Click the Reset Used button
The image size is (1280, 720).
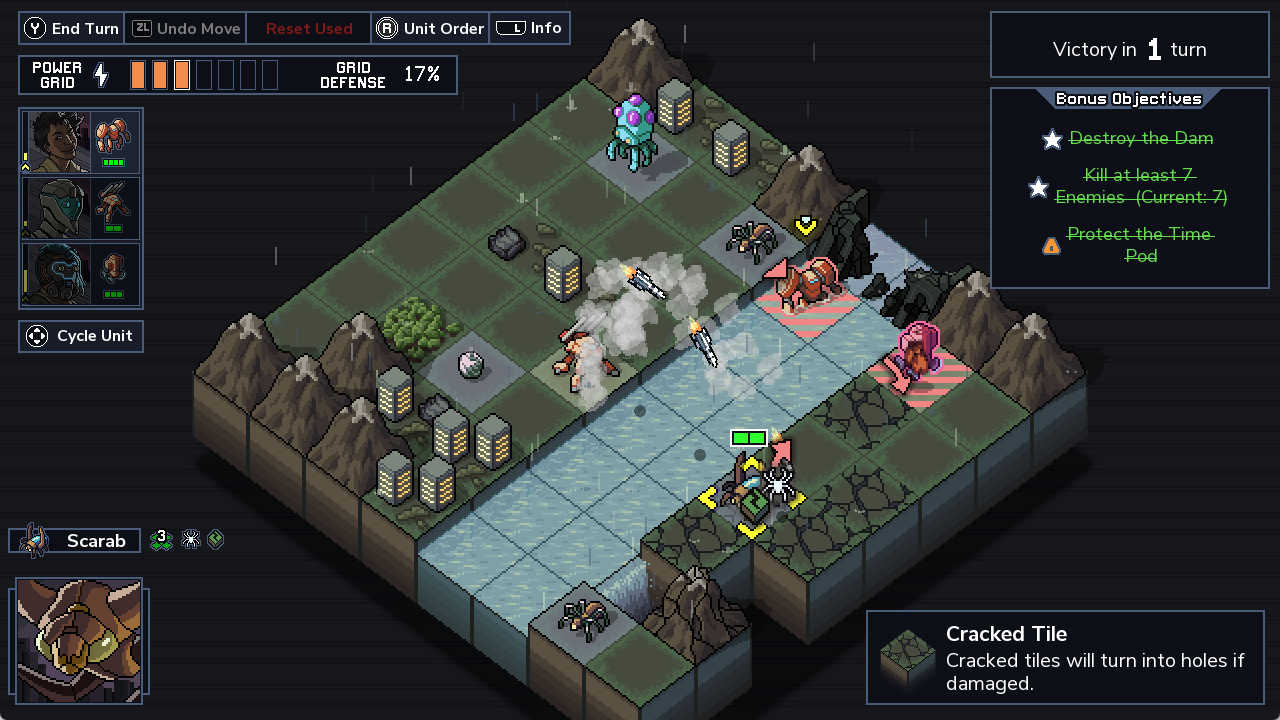pos(308,28)
